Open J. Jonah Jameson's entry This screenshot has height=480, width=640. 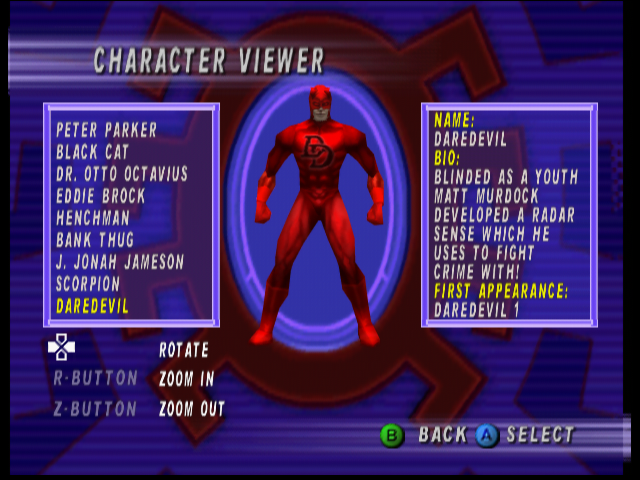coord(120,262)
